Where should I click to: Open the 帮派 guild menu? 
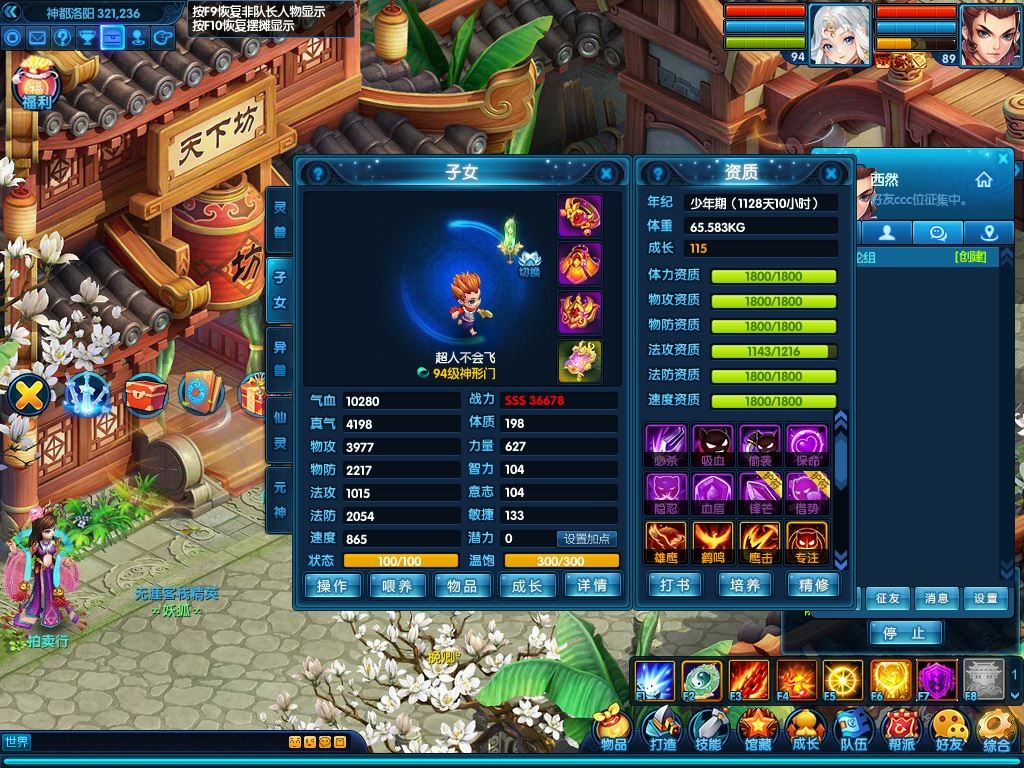pos(900,730)
